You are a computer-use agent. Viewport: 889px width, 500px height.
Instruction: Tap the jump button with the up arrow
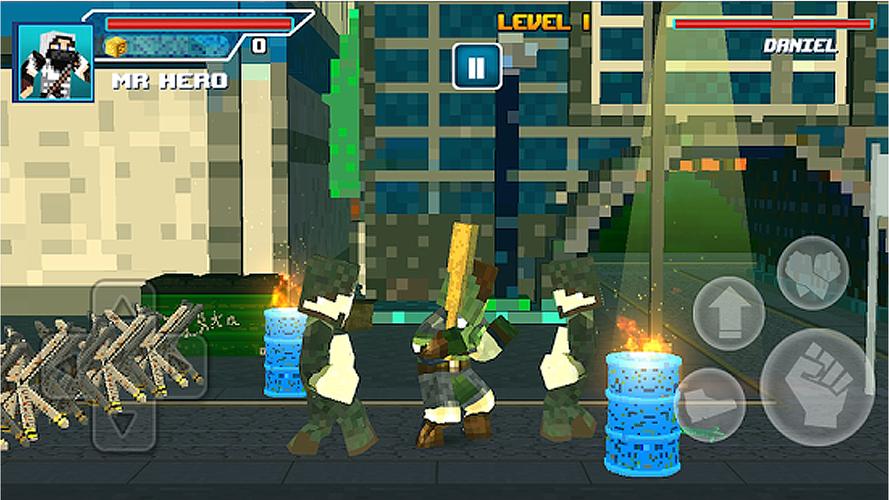point(728,313)
